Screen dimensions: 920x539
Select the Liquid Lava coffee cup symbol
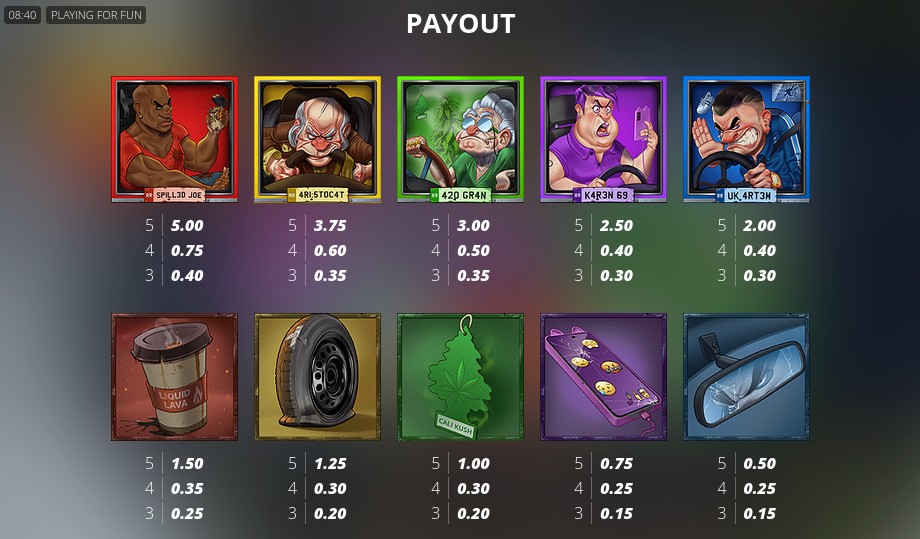(174, 377)
